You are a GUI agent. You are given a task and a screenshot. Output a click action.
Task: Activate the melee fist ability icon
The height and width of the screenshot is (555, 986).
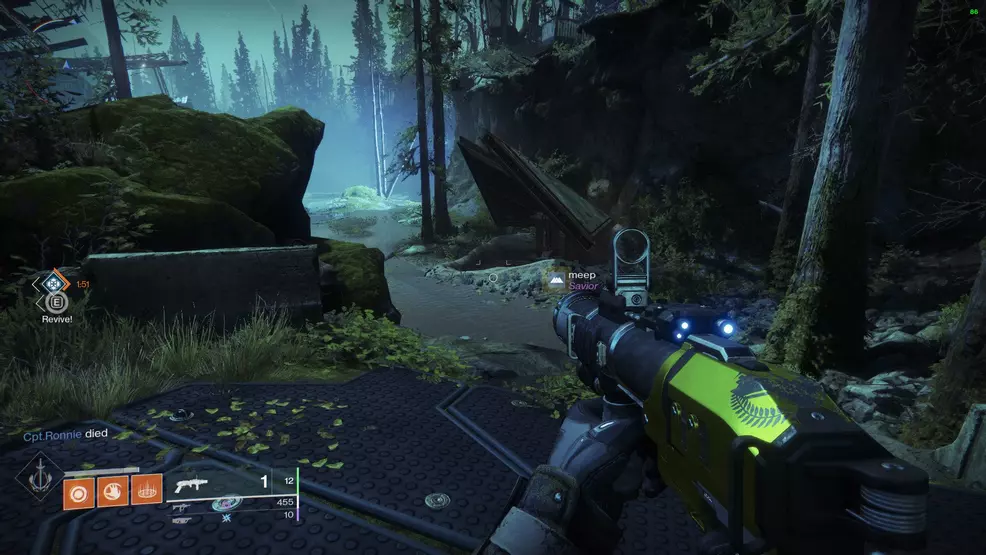click(111, 490)
